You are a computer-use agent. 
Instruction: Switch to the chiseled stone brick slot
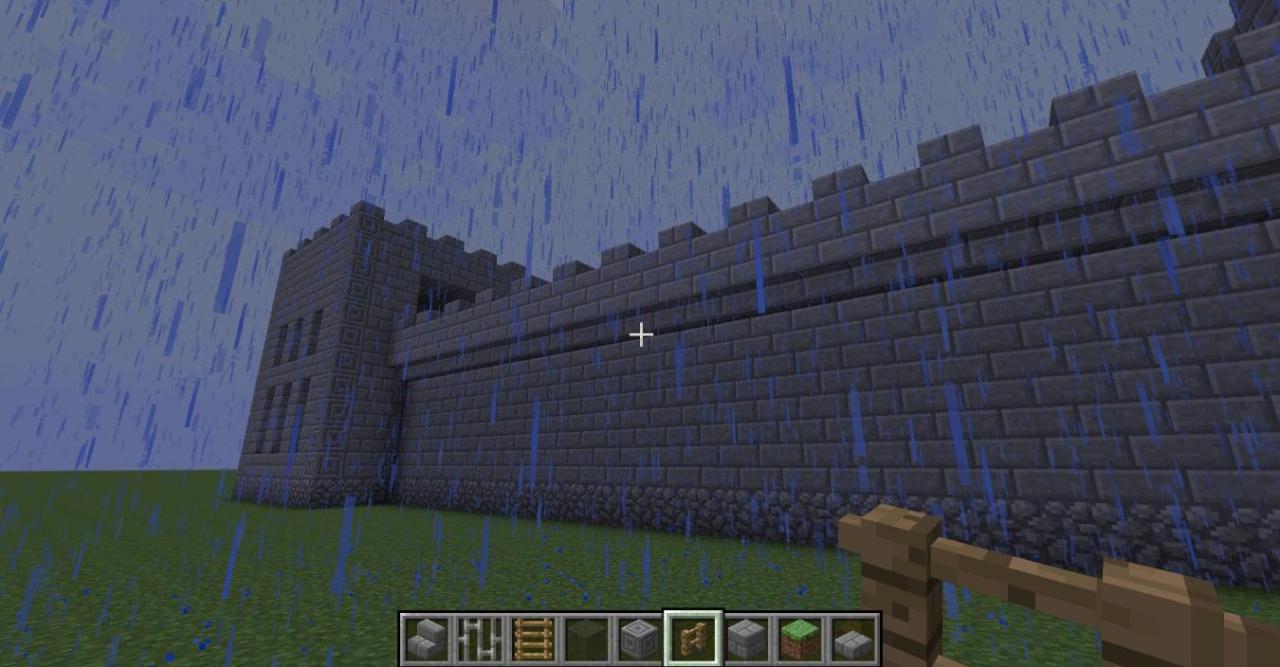(x=639, y=639)
